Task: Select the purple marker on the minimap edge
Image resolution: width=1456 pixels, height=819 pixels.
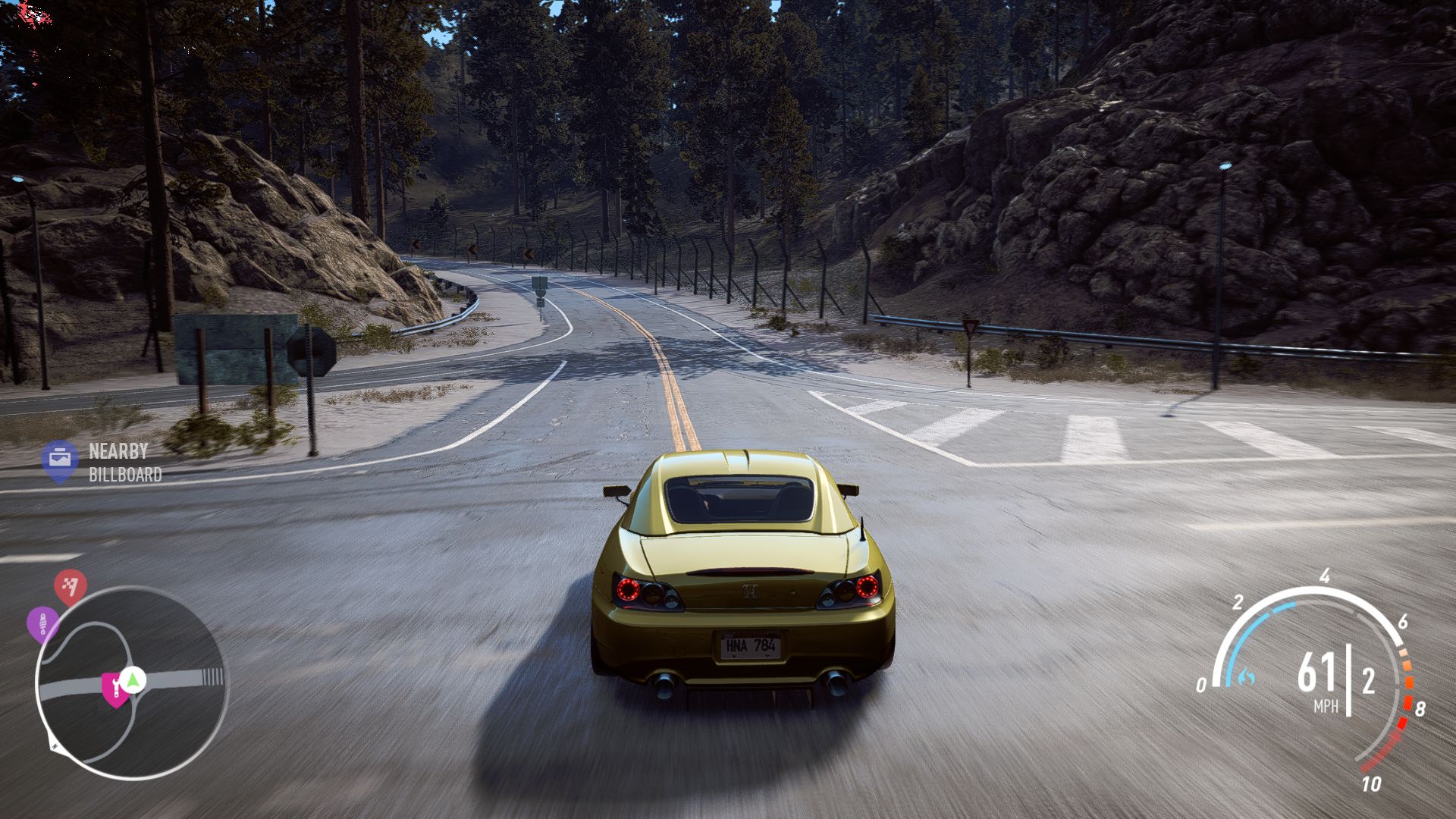Action: [42, 623]
